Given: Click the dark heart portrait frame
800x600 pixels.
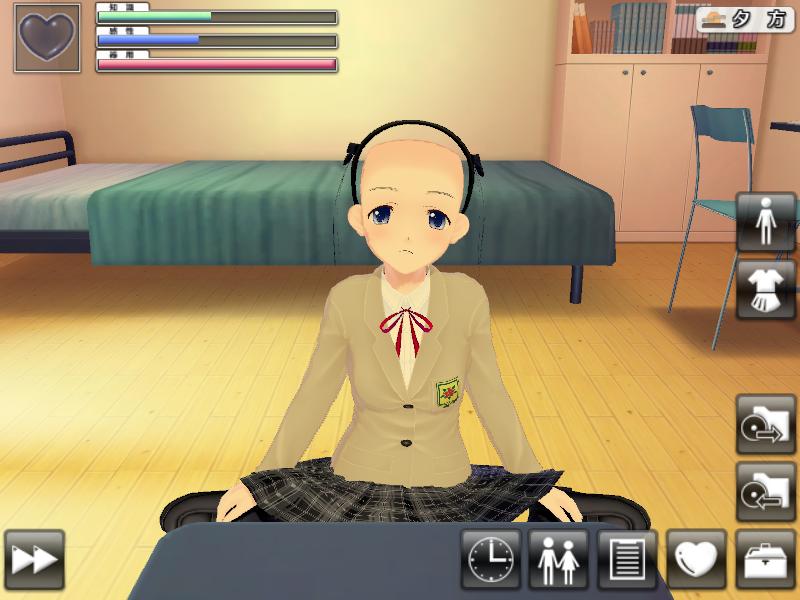Looking at the screenshot, I should pyautogui.click(x=47, y=38).
